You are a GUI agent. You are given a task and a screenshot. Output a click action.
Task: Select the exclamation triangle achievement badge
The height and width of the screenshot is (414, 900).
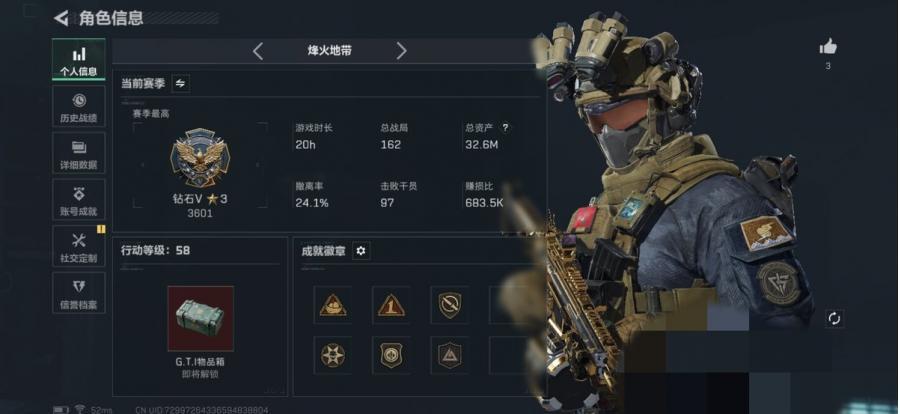[391, 305]
